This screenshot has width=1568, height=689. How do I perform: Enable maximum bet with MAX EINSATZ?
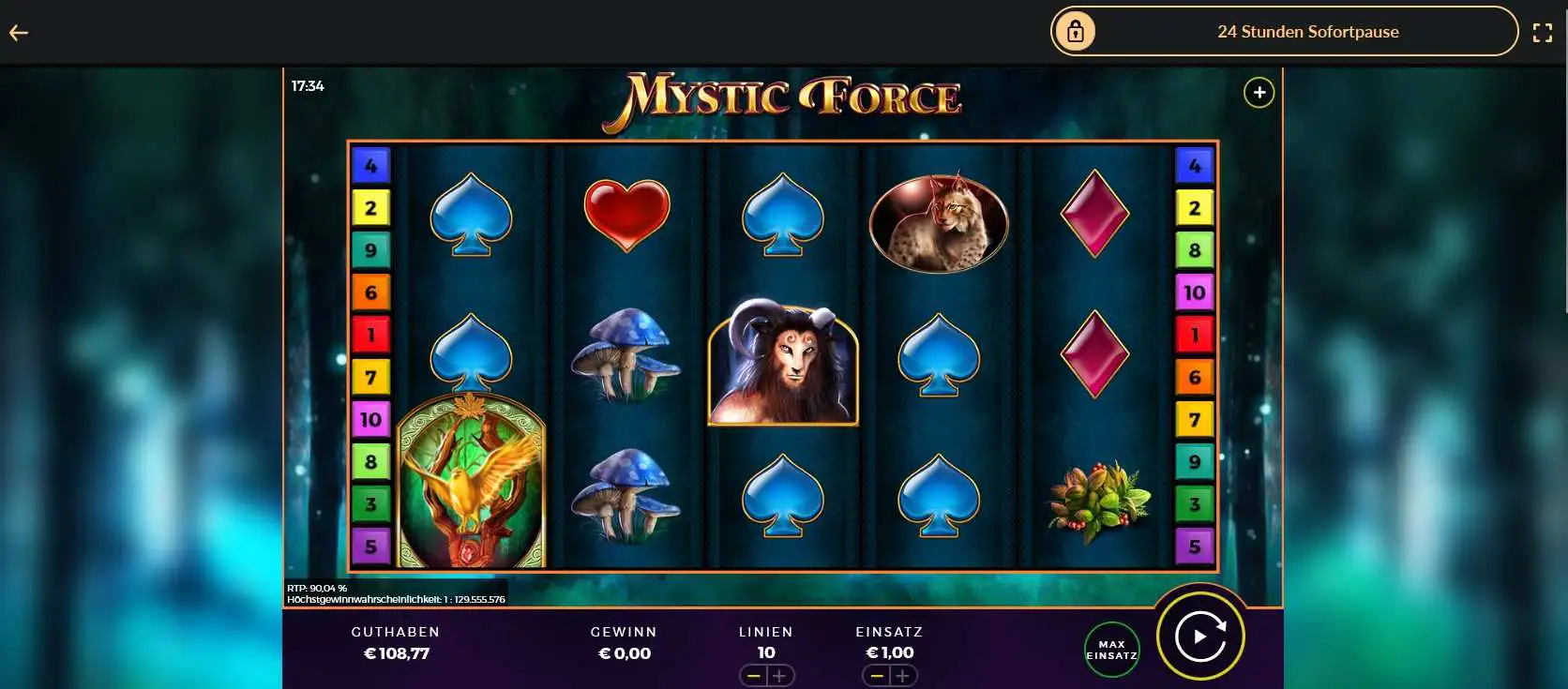[1111, 649]
